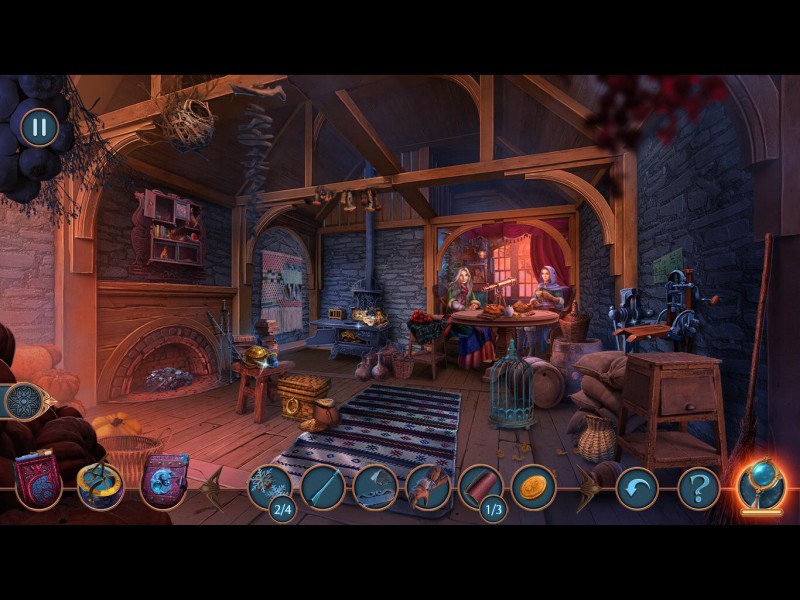Viewport: 800px width, 600px height.
Task: Open the golden compass map icon
Action: (100, 484)
